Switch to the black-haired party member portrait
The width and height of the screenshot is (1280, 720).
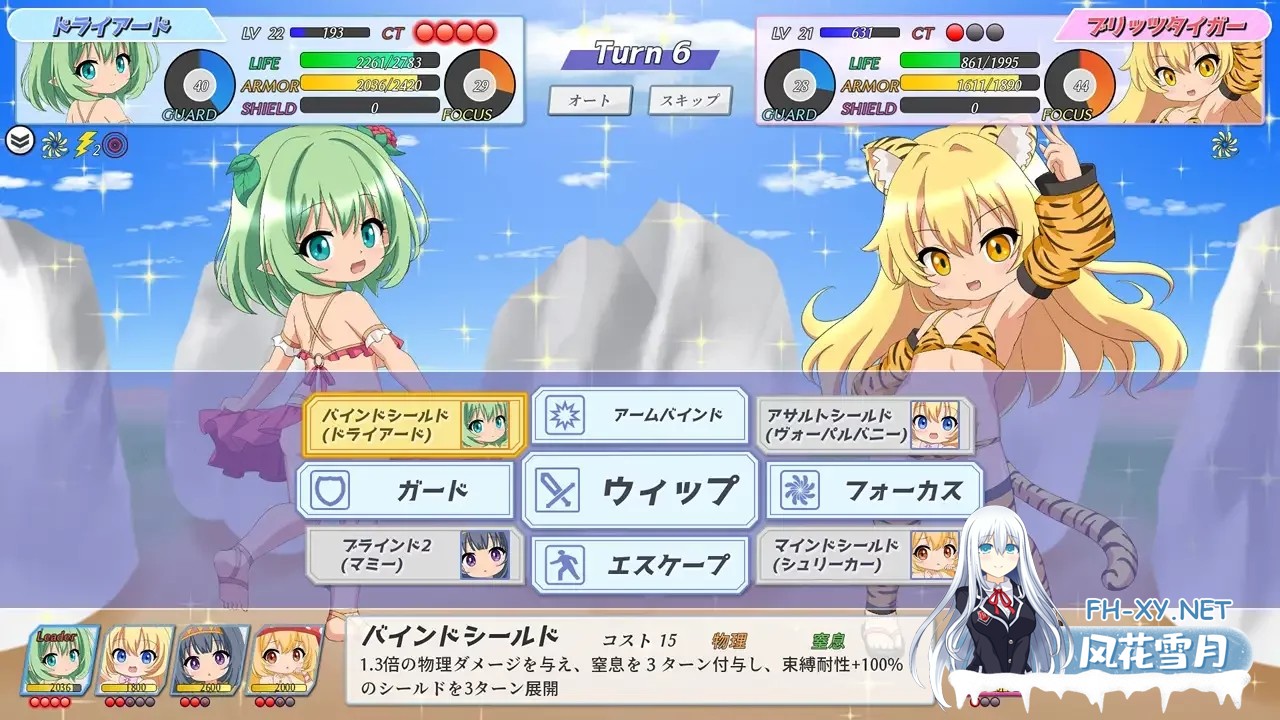click(x=210, y=660)
